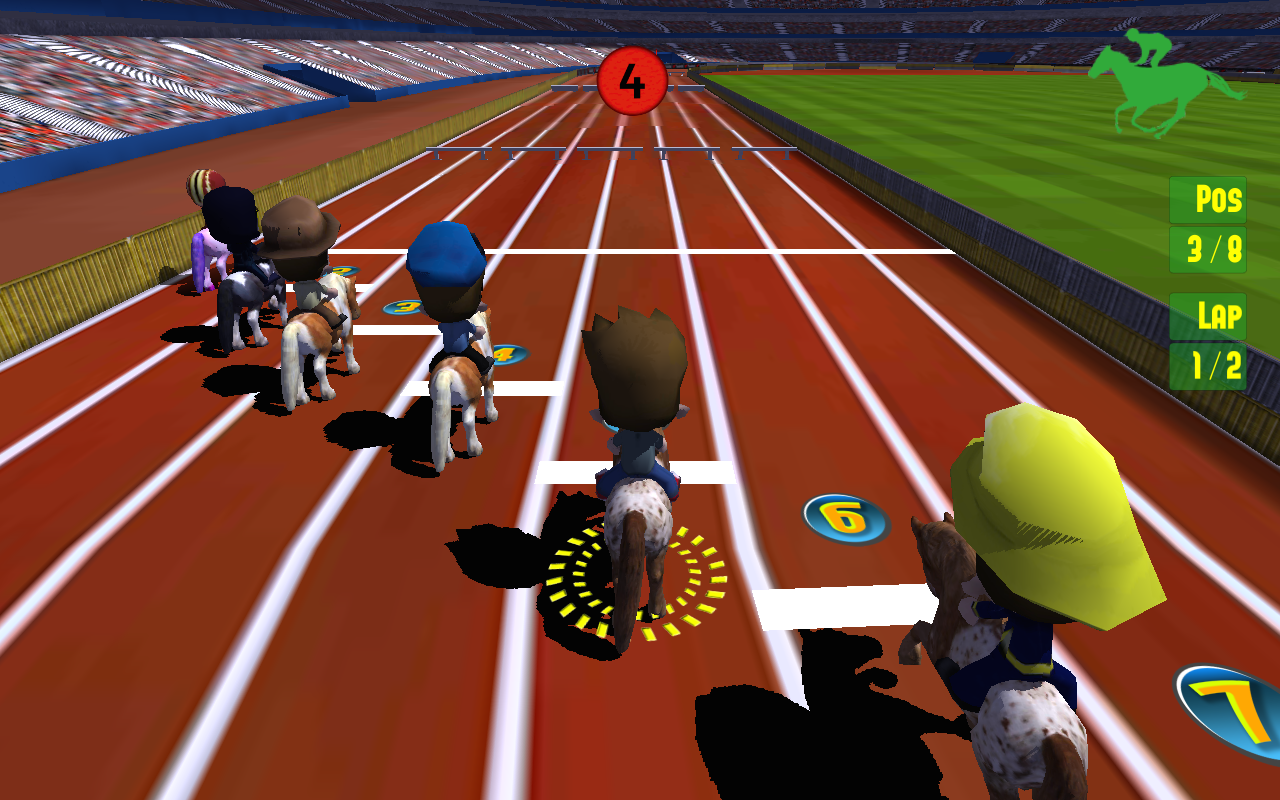Click the Lap indicator icon panel
The height and width of the screenshot is (800, 1280).
click(1207, 317)
